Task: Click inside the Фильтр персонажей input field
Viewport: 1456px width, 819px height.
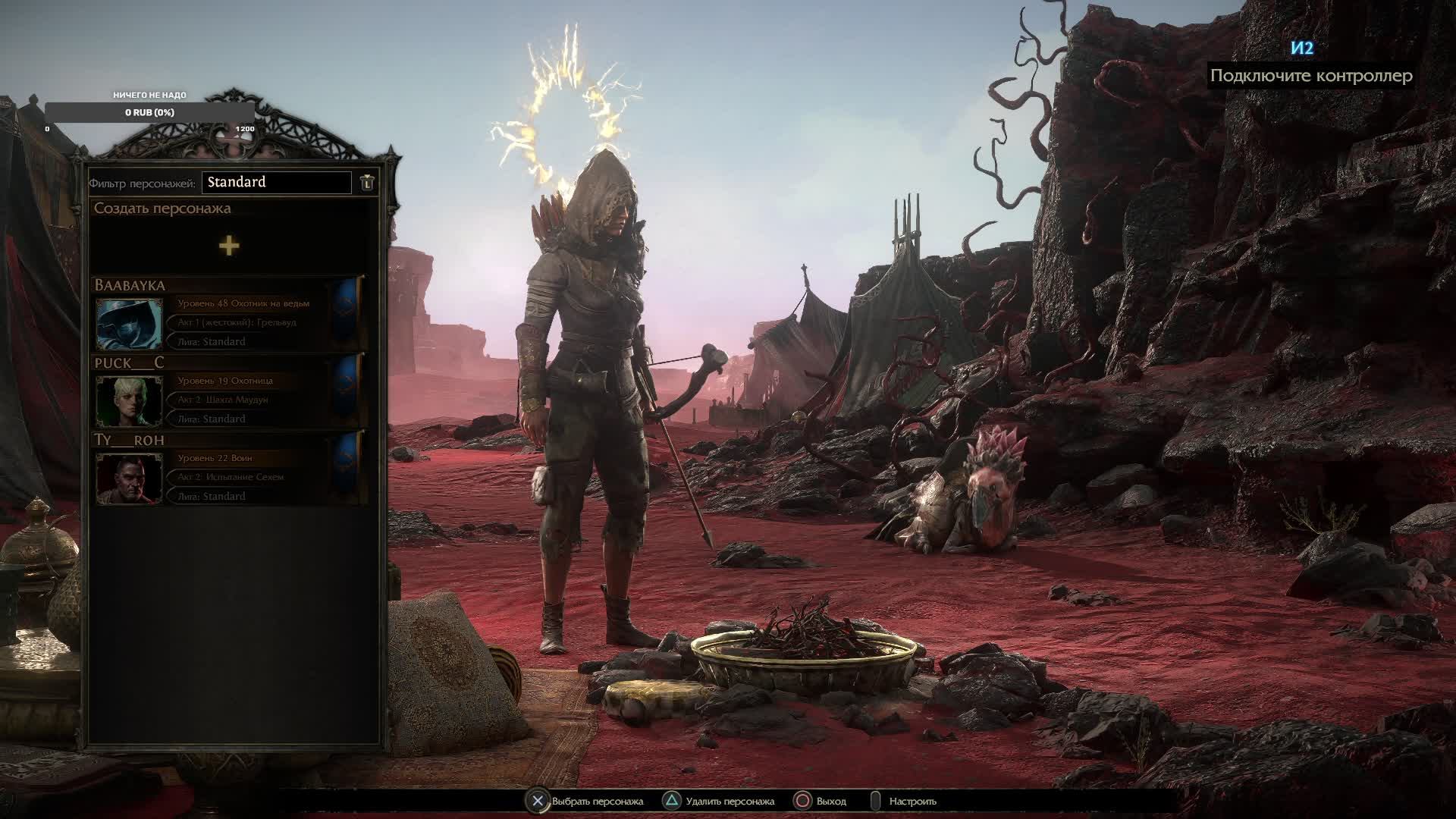Action: pos(277,182)
